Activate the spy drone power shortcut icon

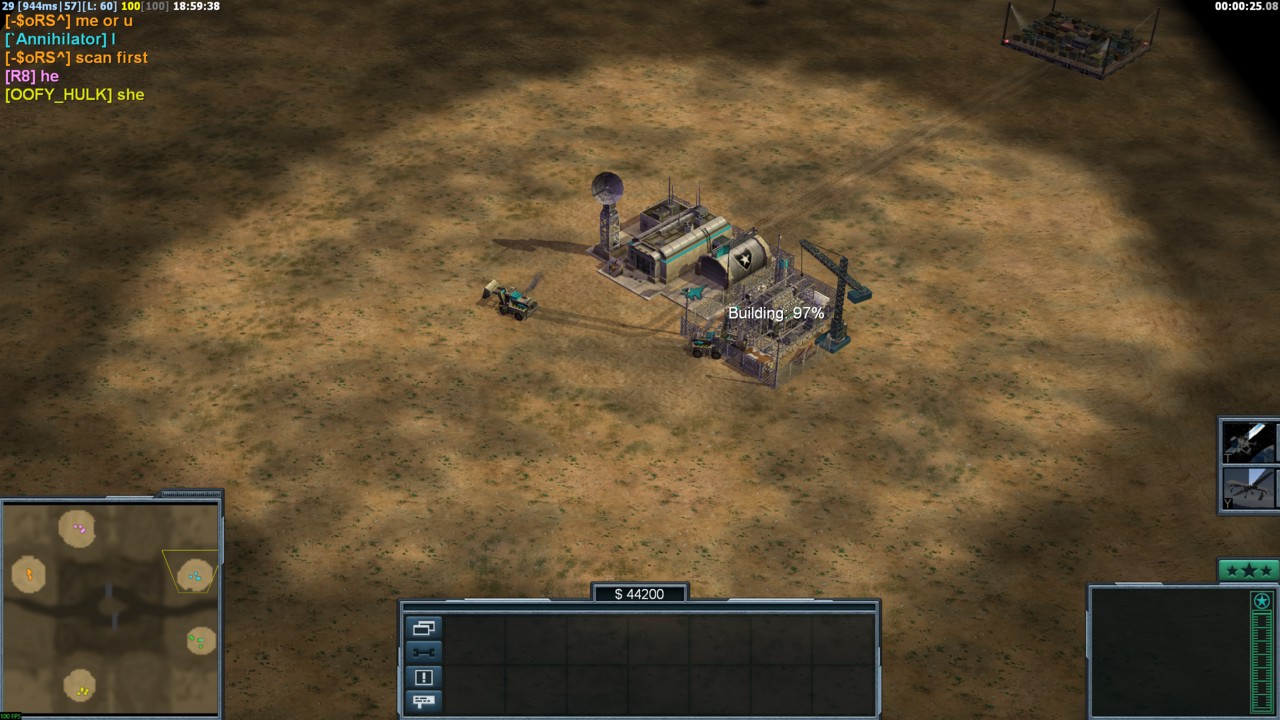point(1248,488)
